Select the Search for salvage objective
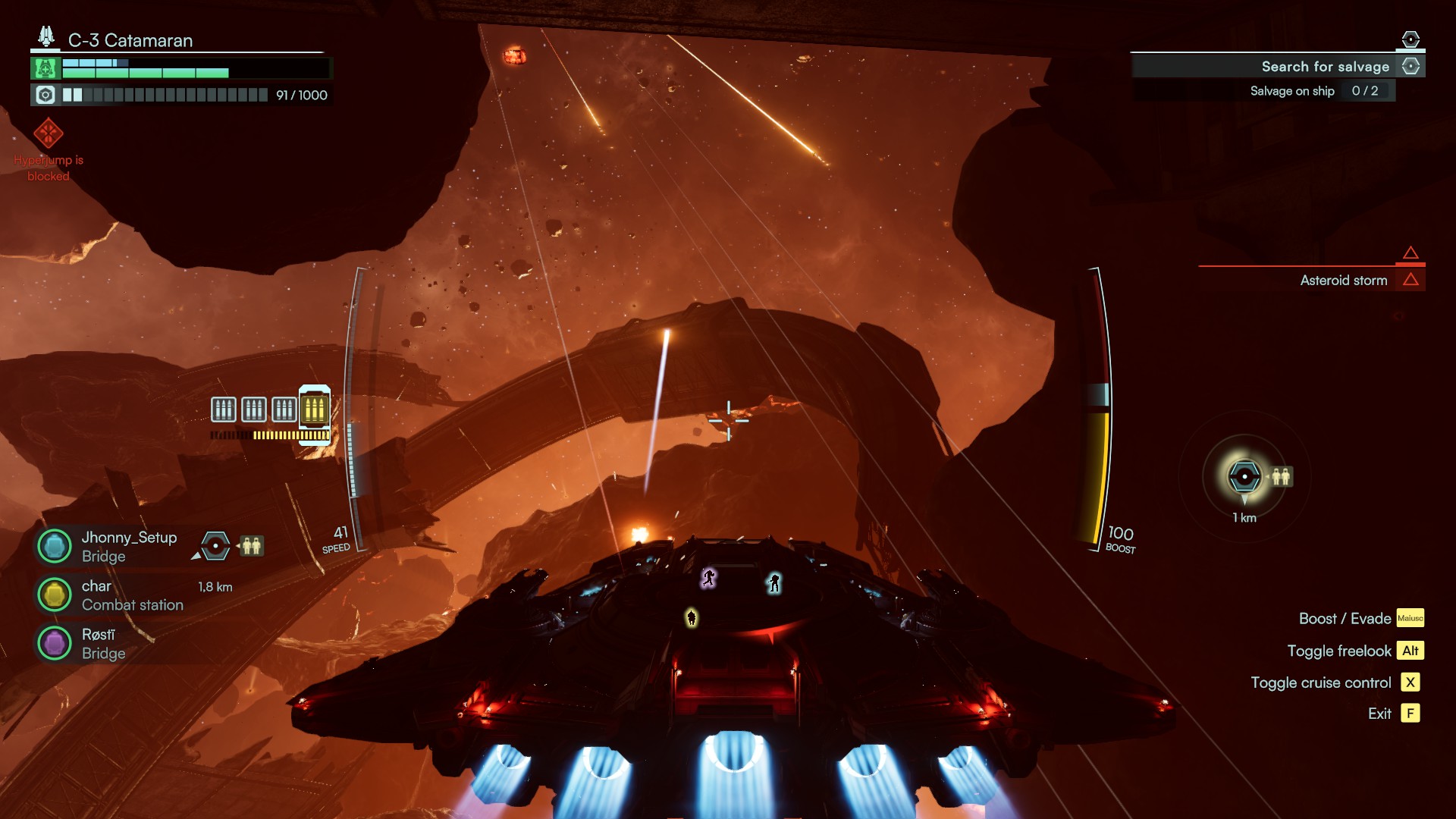Screen dimensions: 1456x819 [x=1324, y=67]
